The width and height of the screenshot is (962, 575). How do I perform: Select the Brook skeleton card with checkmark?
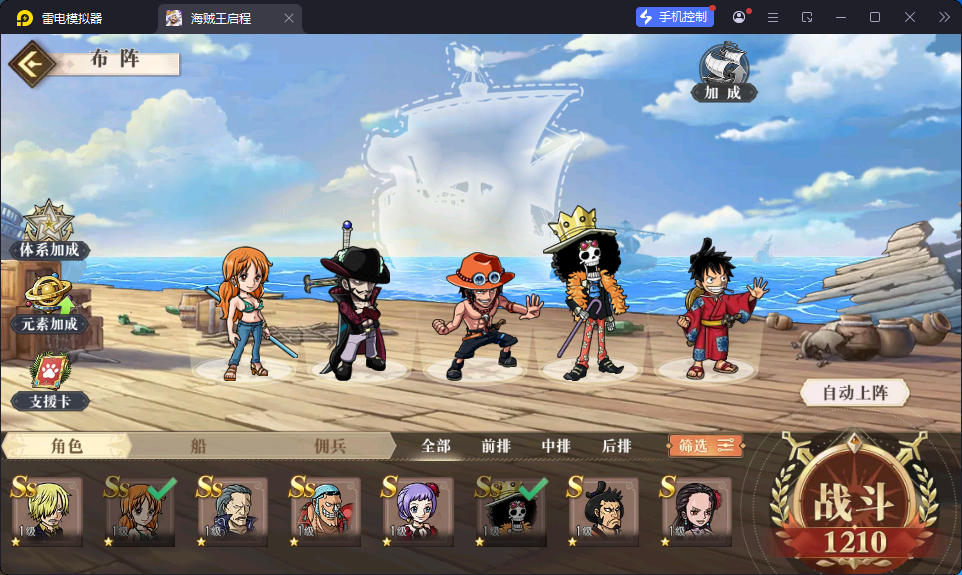pyautogui.click(x=512, y=510)
